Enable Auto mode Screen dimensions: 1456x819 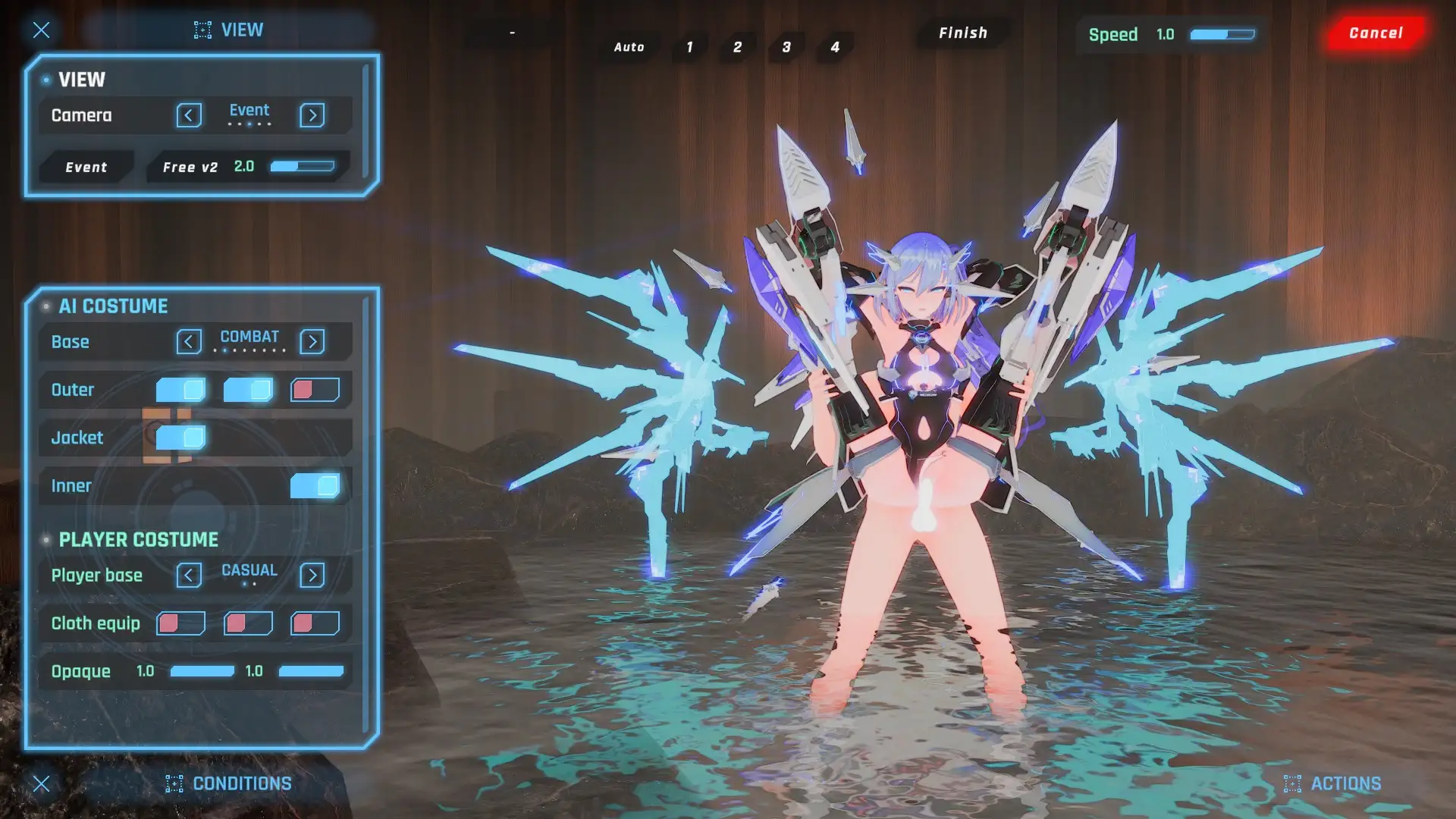click(629, 47)
